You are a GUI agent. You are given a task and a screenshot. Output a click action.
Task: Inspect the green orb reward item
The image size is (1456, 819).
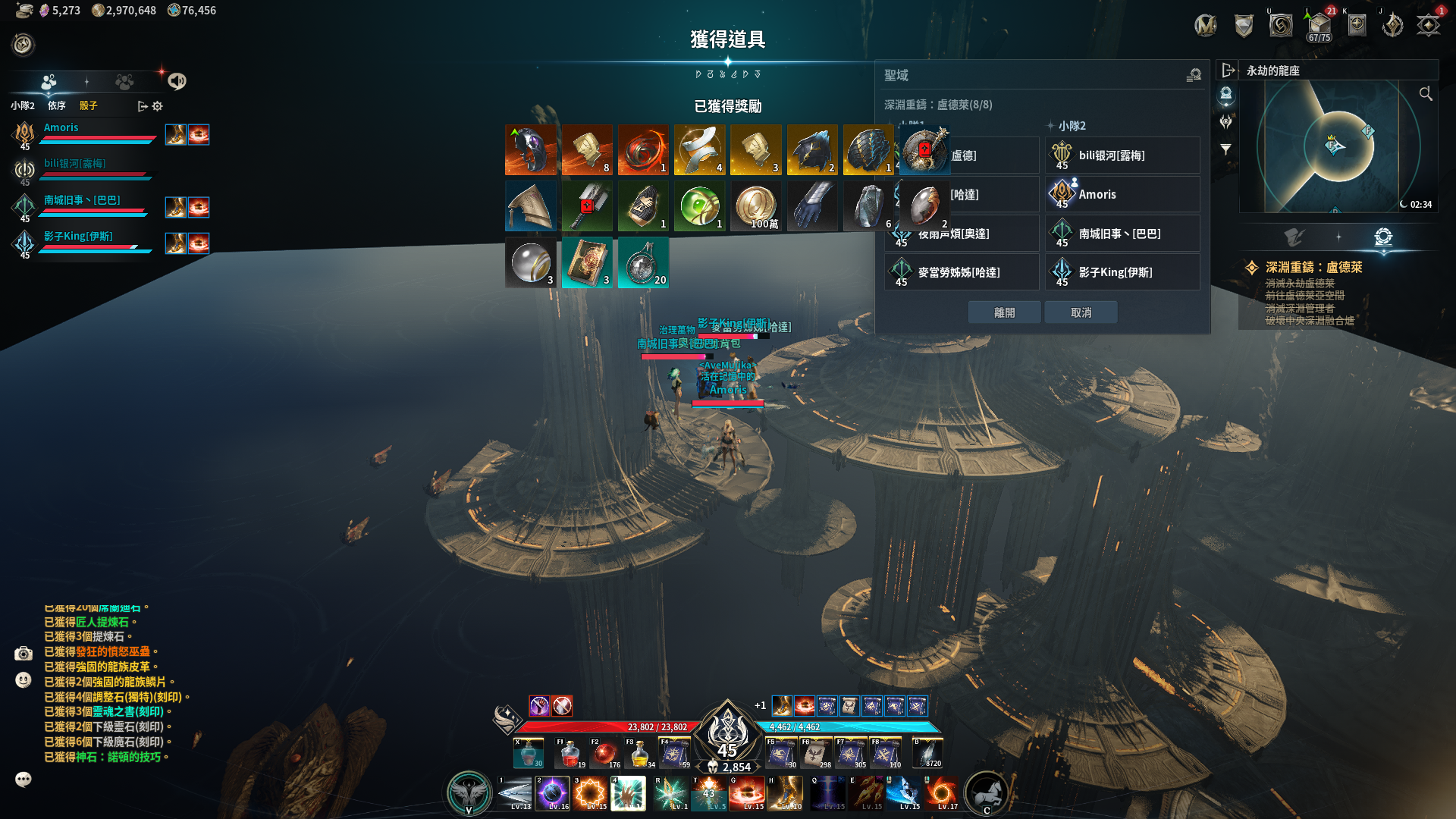(699, 206)
